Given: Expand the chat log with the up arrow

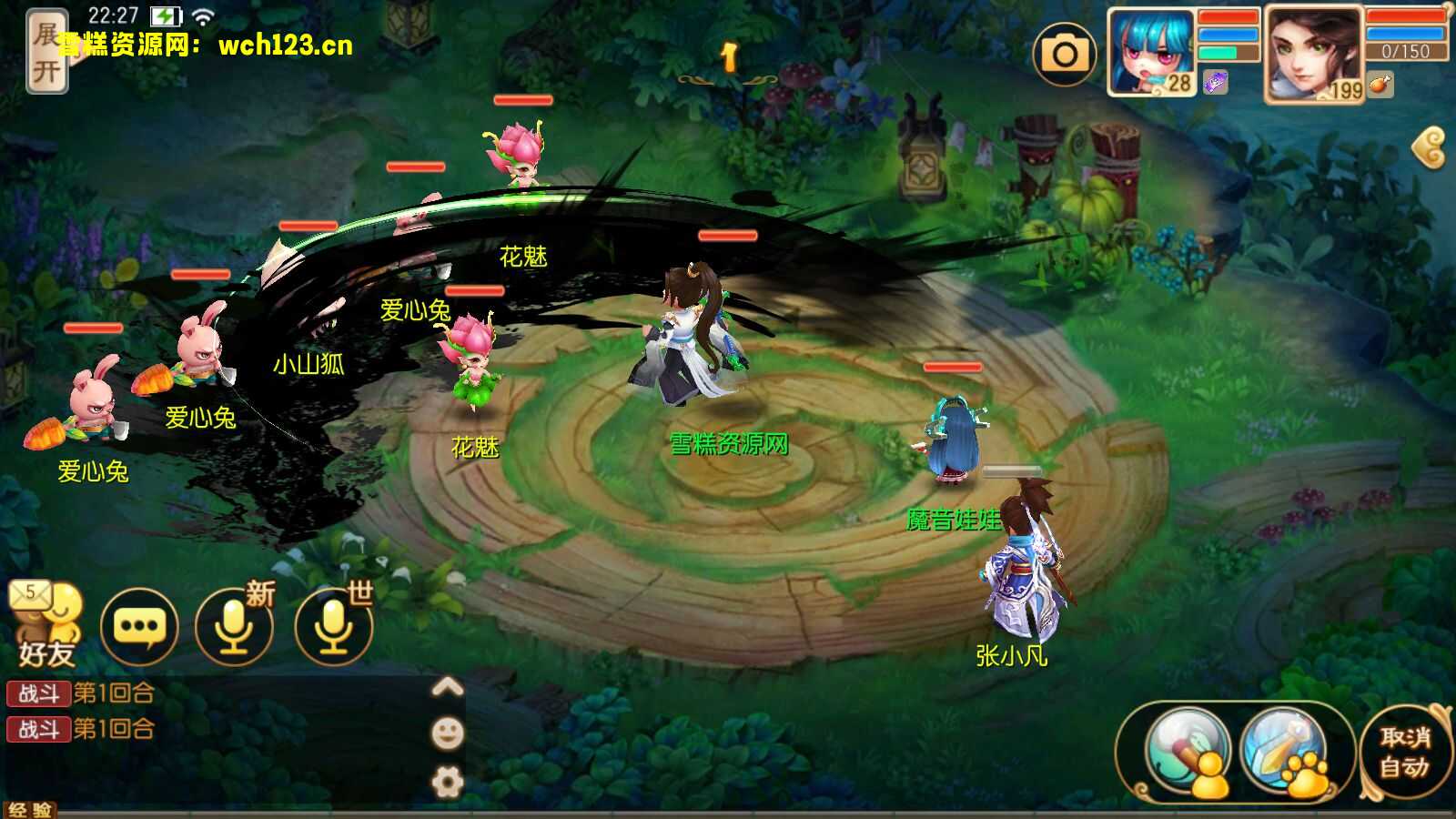Looking at the screenshot, I should (x=447, y=687).
